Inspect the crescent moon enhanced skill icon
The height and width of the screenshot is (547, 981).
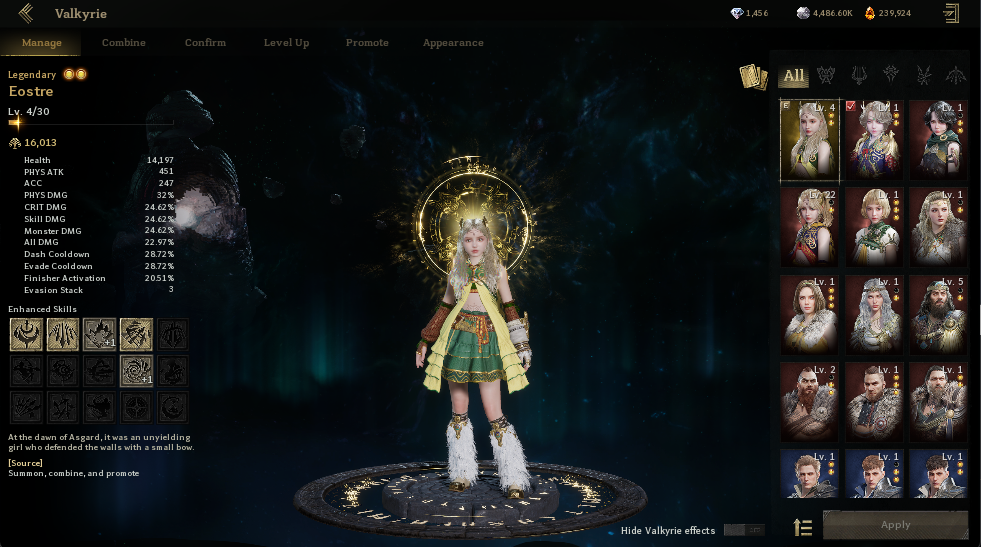pyautogui.click(x=26, y=334)
